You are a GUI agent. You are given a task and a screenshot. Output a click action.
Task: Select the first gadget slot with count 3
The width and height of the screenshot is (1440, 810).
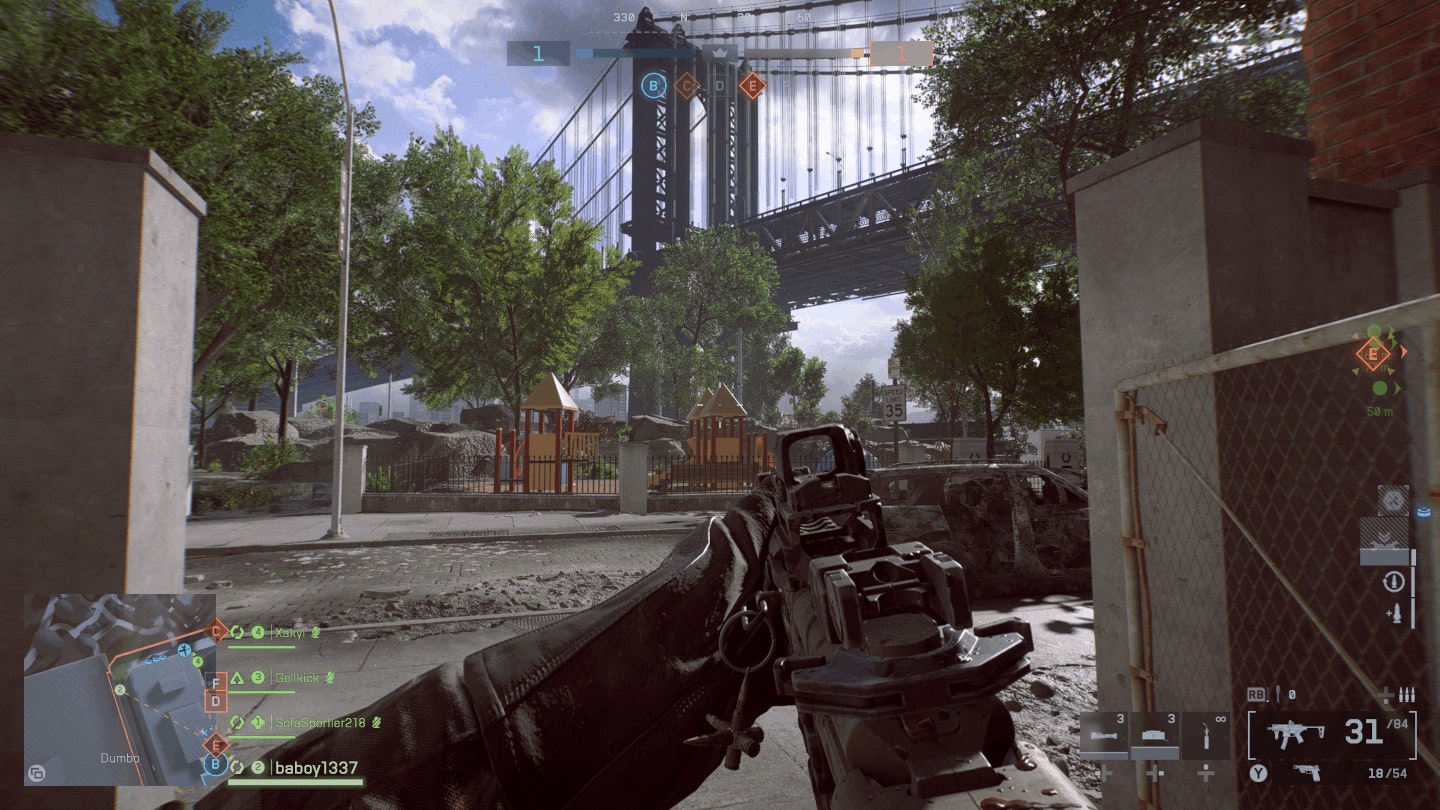click(1104, 735)
